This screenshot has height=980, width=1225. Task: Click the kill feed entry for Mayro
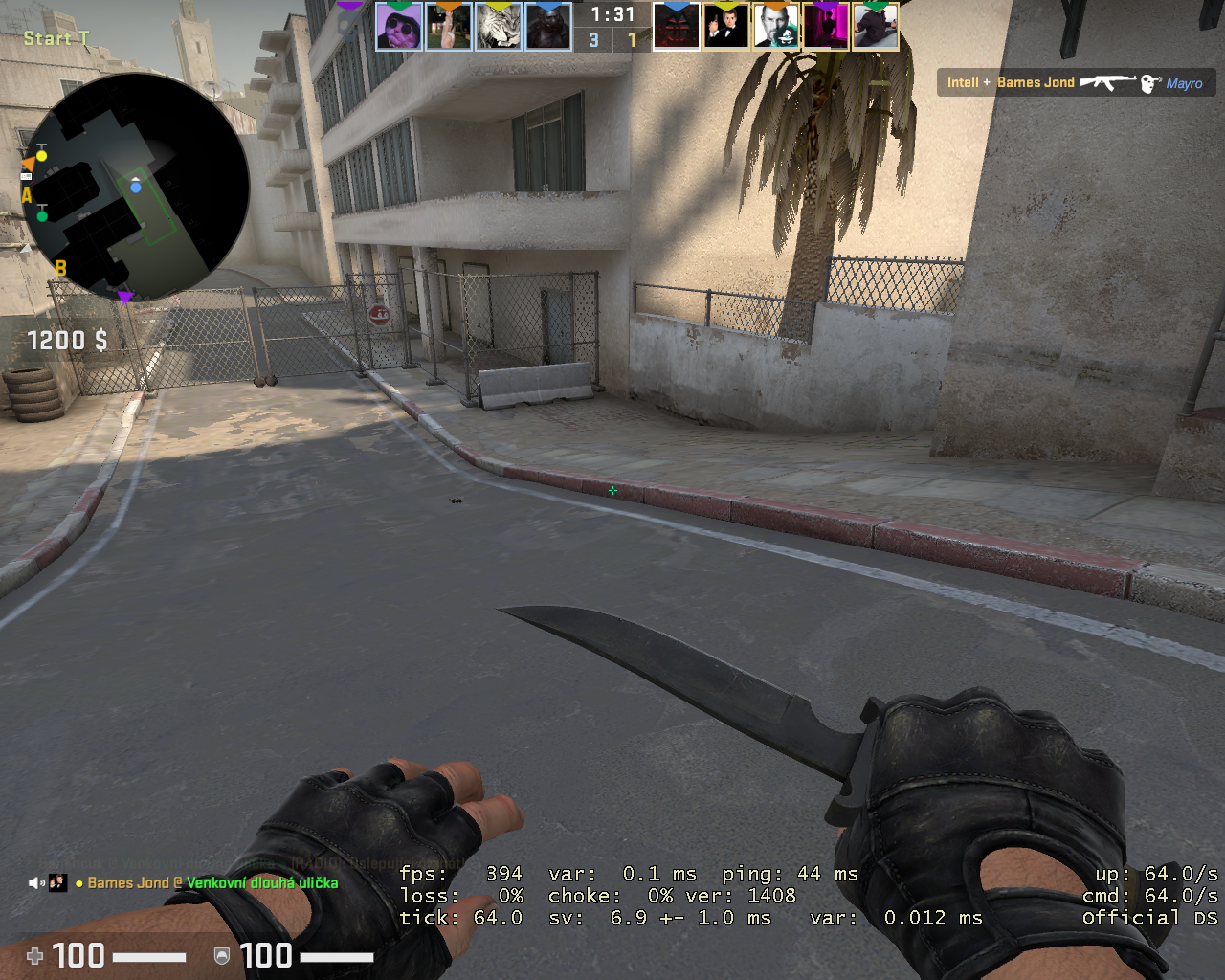point(1076,83)
